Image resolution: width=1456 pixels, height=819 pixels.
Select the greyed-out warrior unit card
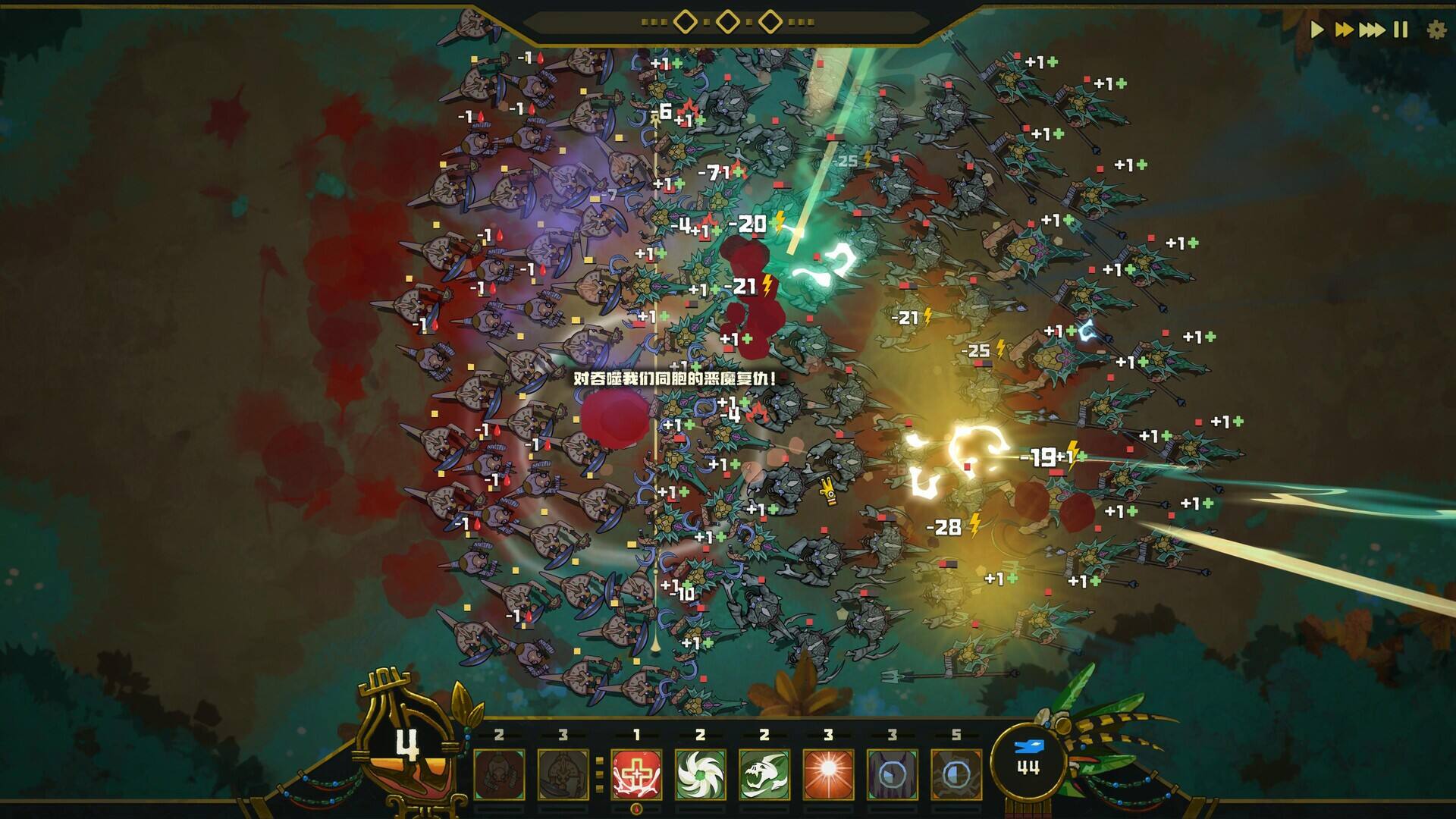[x=499, y=774]
